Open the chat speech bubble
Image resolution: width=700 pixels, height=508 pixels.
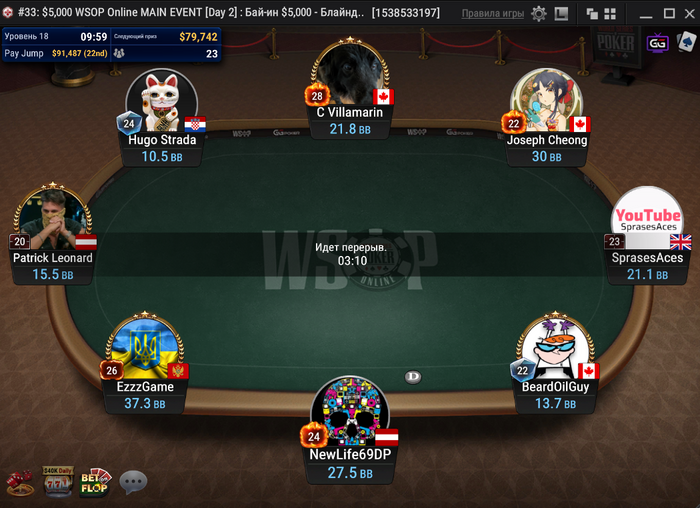pyautogui.click(x=133, y=483)
